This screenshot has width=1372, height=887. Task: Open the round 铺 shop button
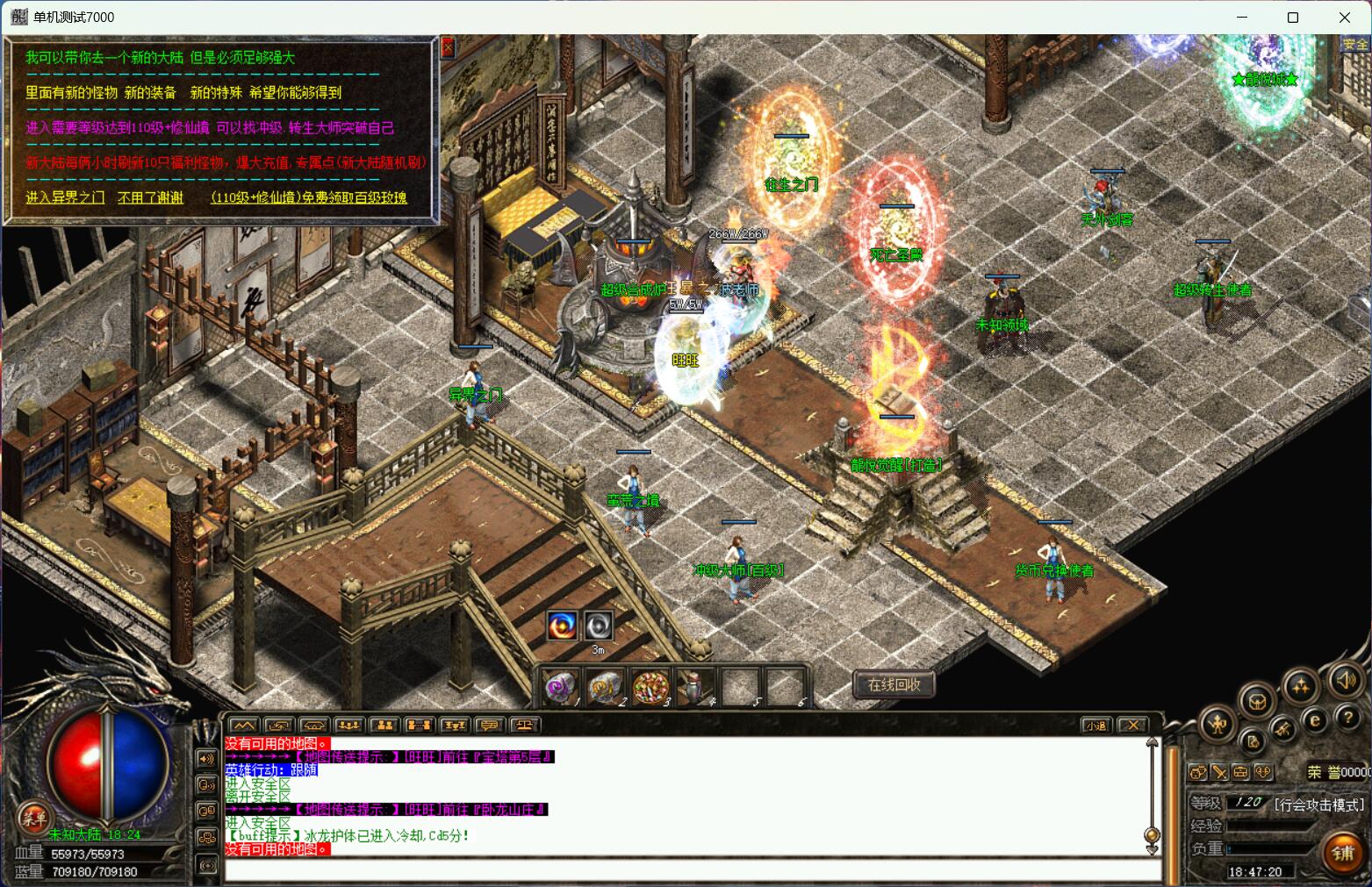point(1343,854)
